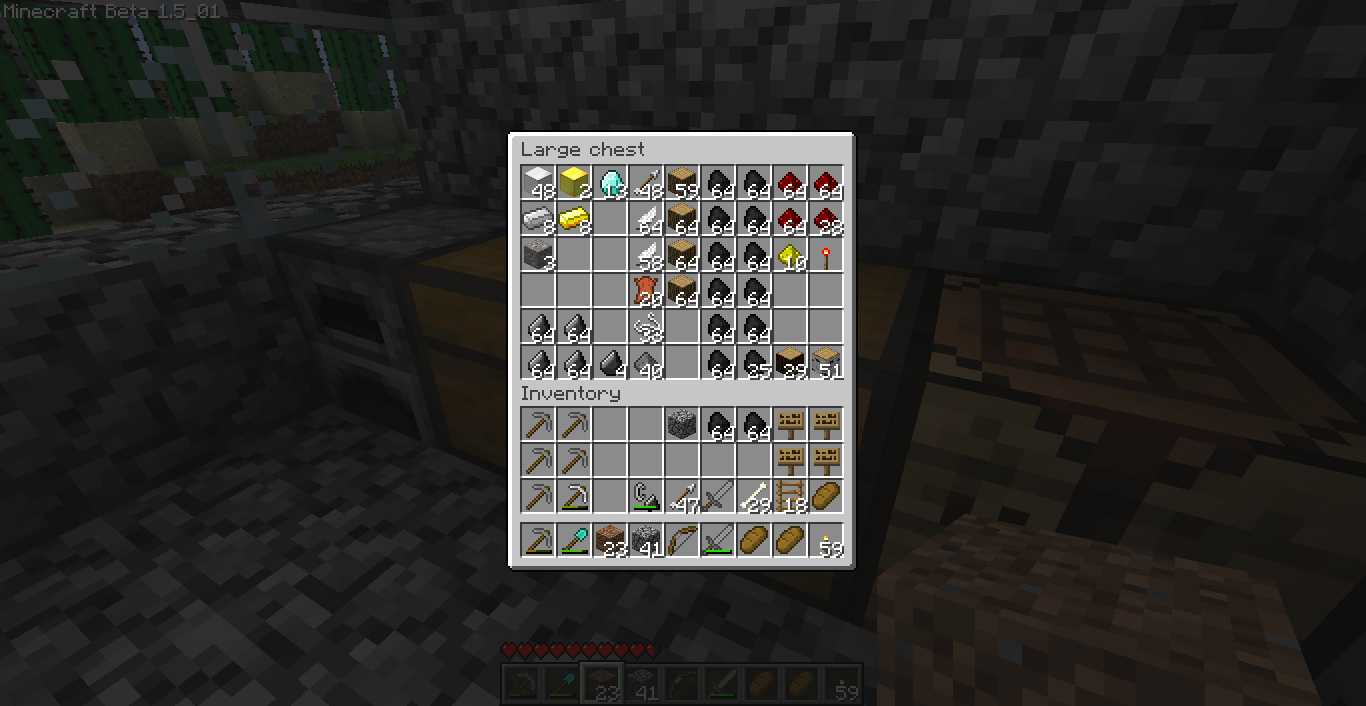Select the diamond stack of 13

(x=610, y=183)
